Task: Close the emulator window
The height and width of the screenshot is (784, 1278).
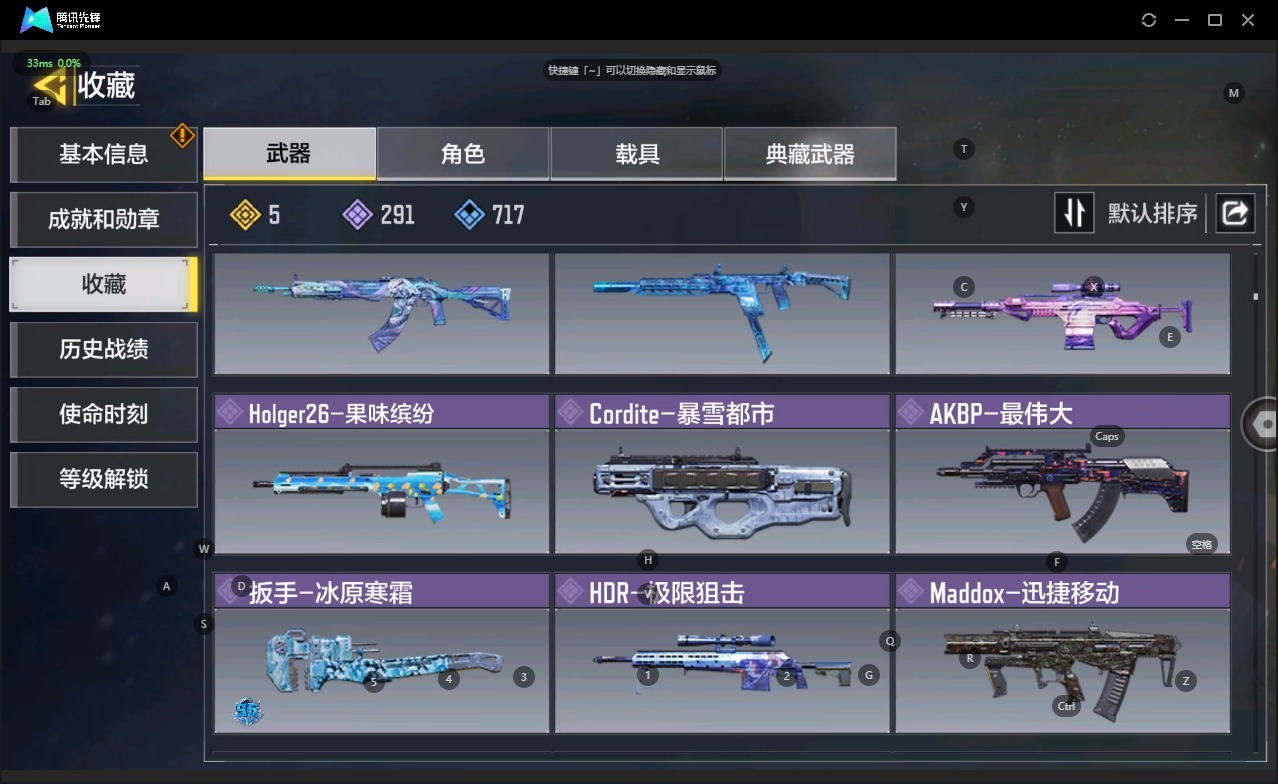Action: click(x=1248, y=20)
